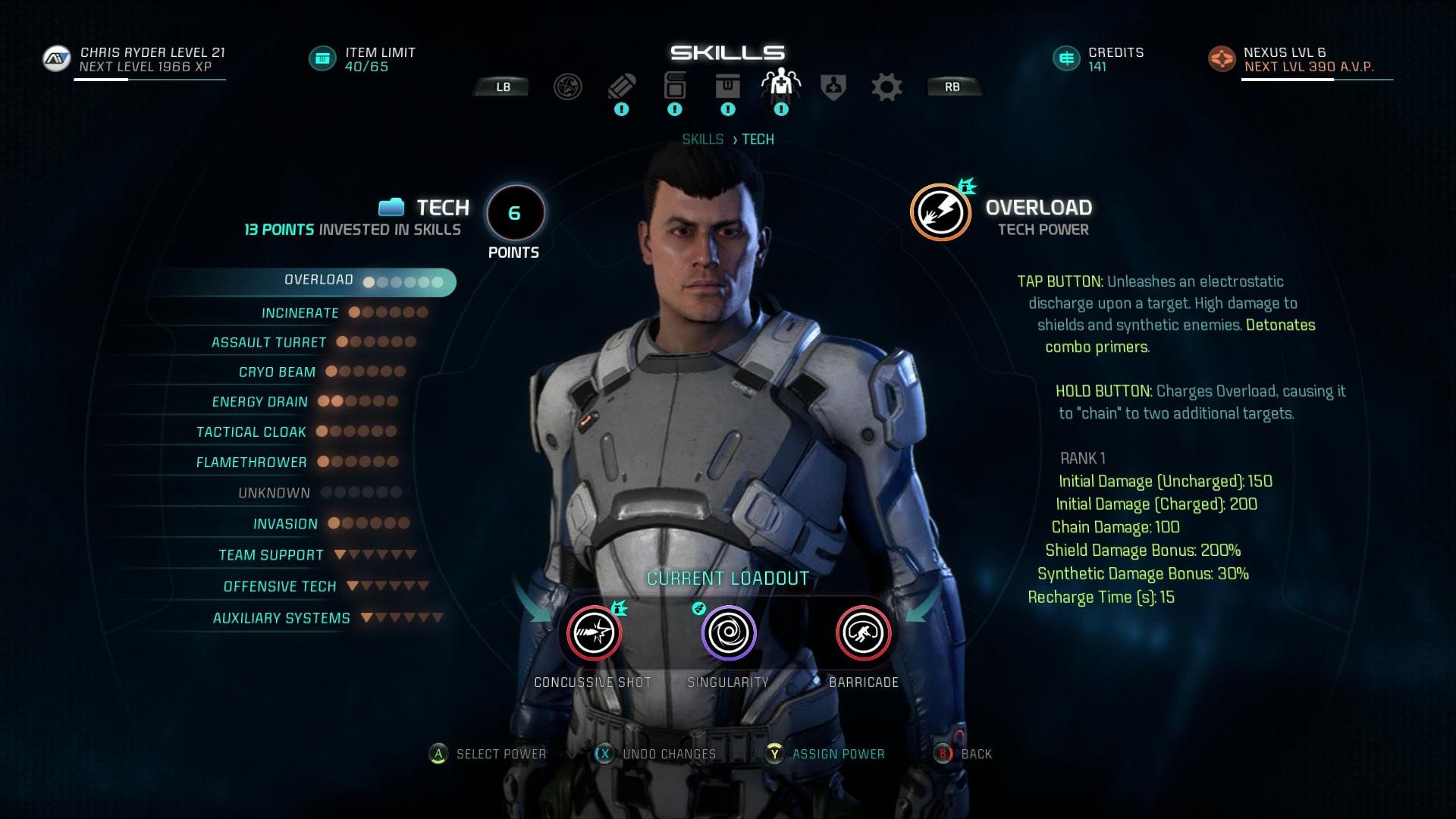Click SKILLS in the breadcrumb trail
This screenshot has height=819, width=1456.
tap(704, 139)
